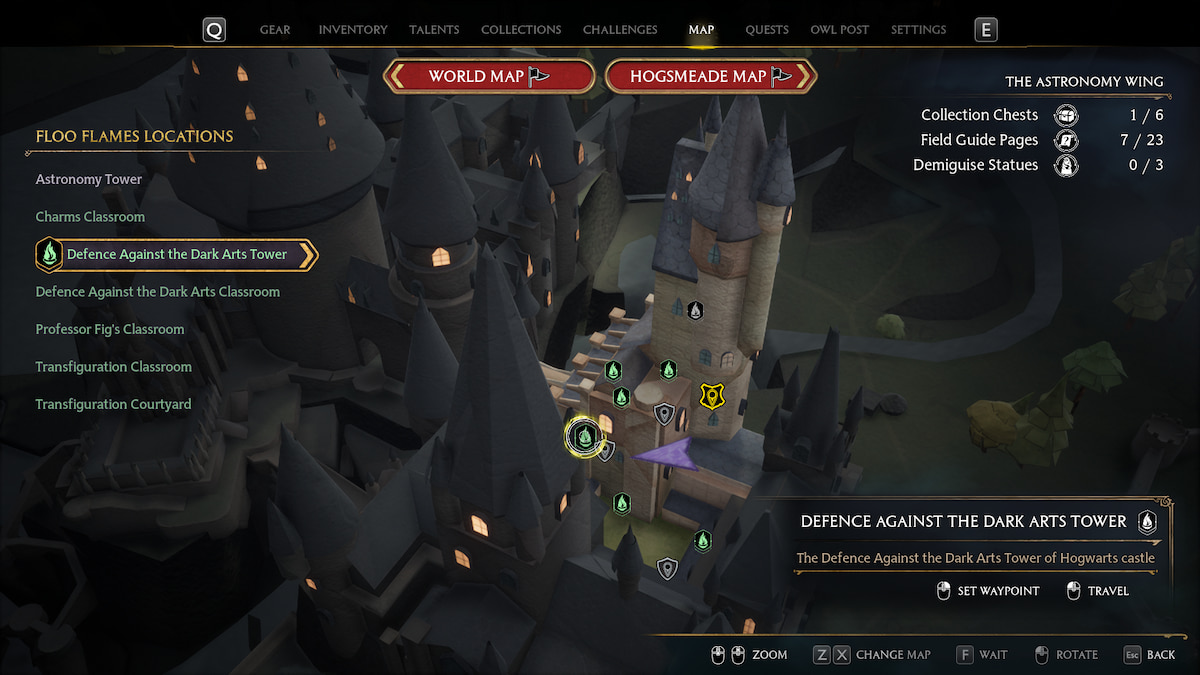This screenshot has width=1200, height=675.
Task: Click the World Map button
Action: tap(489, 77)
